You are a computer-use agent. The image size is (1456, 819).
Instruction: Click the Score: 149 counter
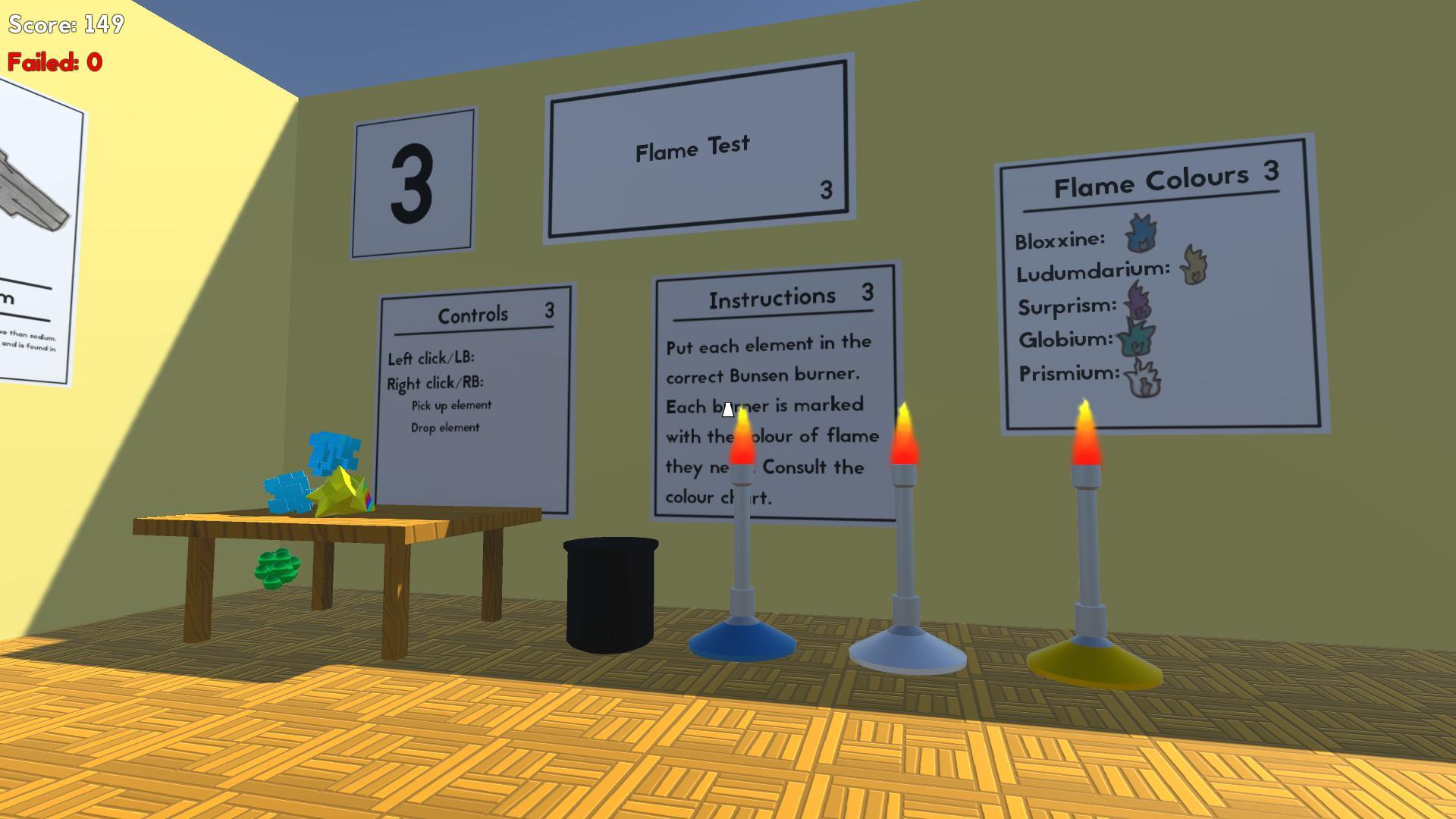(x=65, y=25)
